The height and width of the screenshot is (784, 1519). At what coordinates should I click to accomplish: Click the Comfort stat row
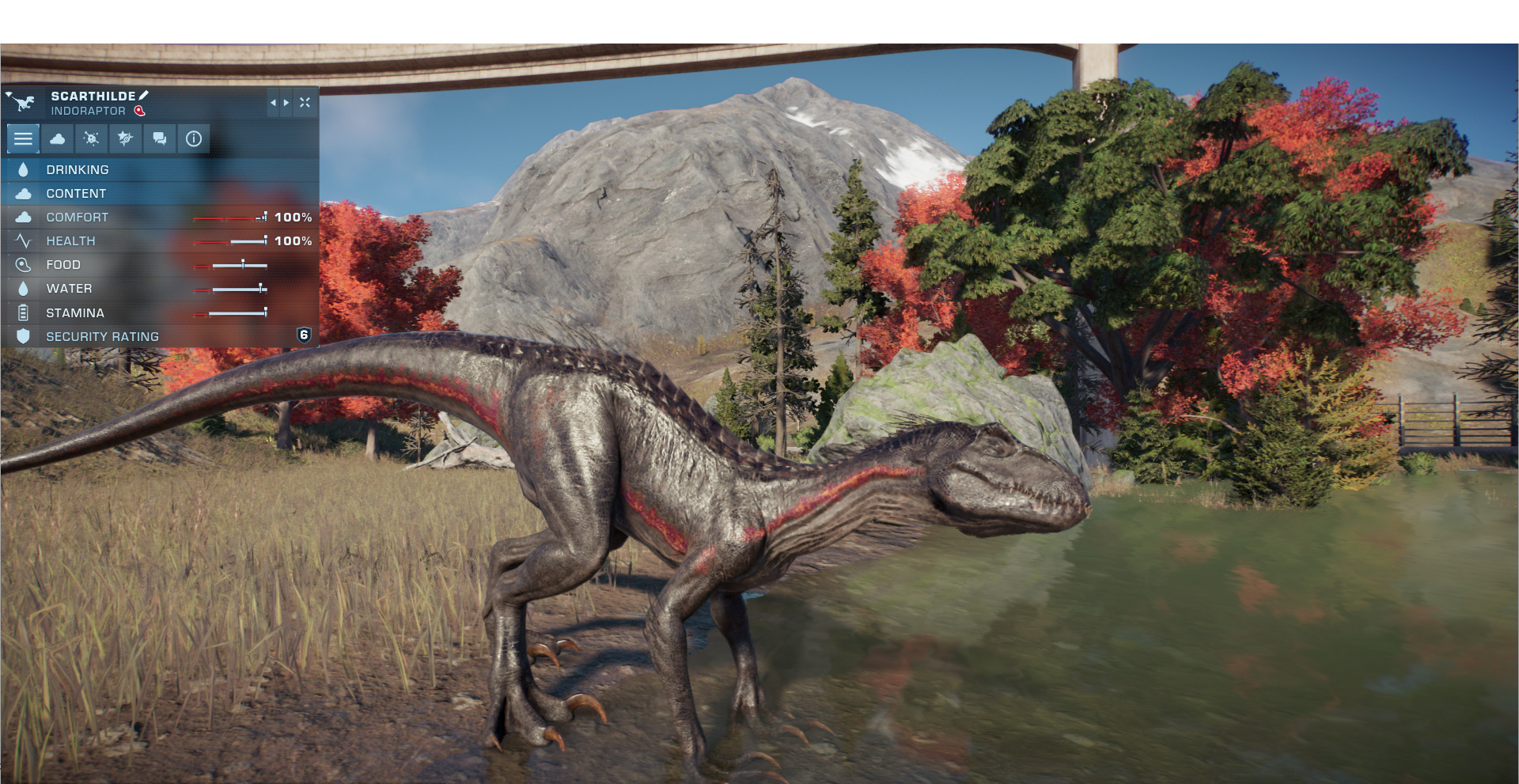pos(158,217)
